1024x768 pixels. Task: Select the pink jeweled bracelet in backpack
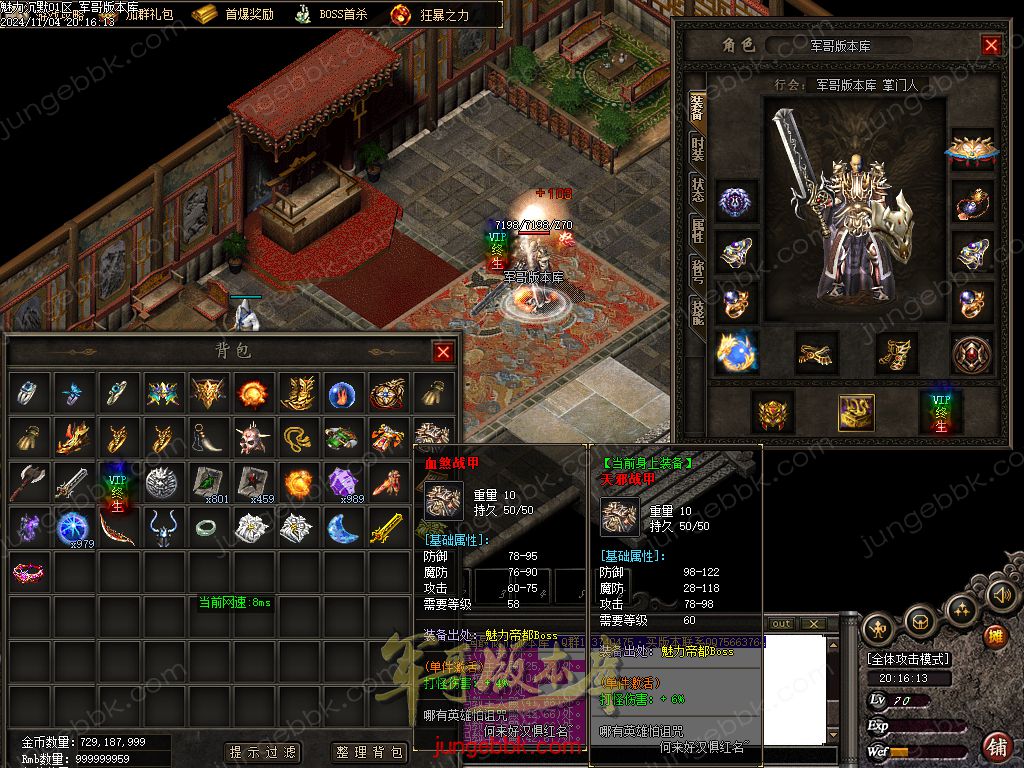pyautogui.click(x=28, y=573)
